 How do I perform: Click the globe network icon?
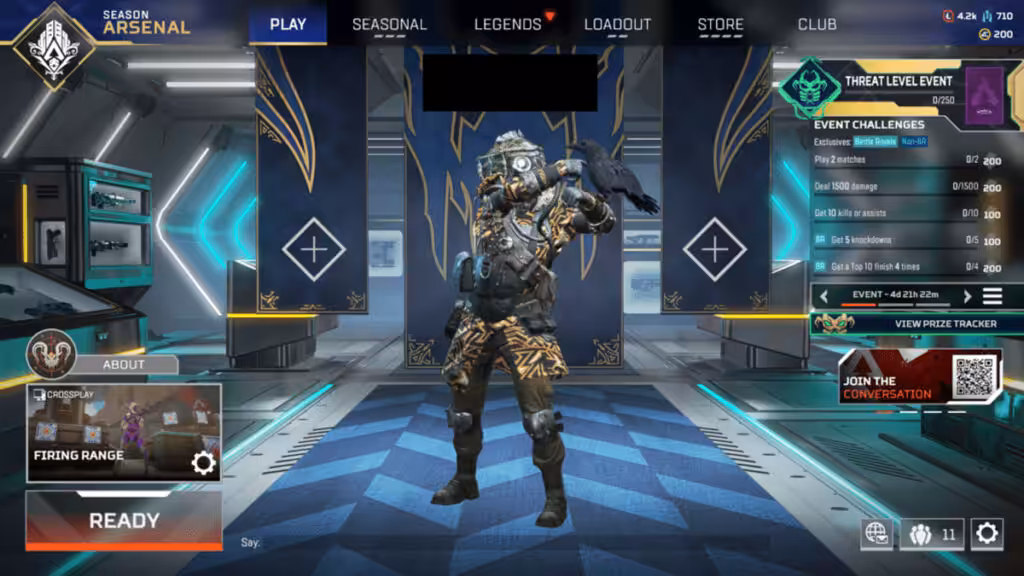[877, 534]
